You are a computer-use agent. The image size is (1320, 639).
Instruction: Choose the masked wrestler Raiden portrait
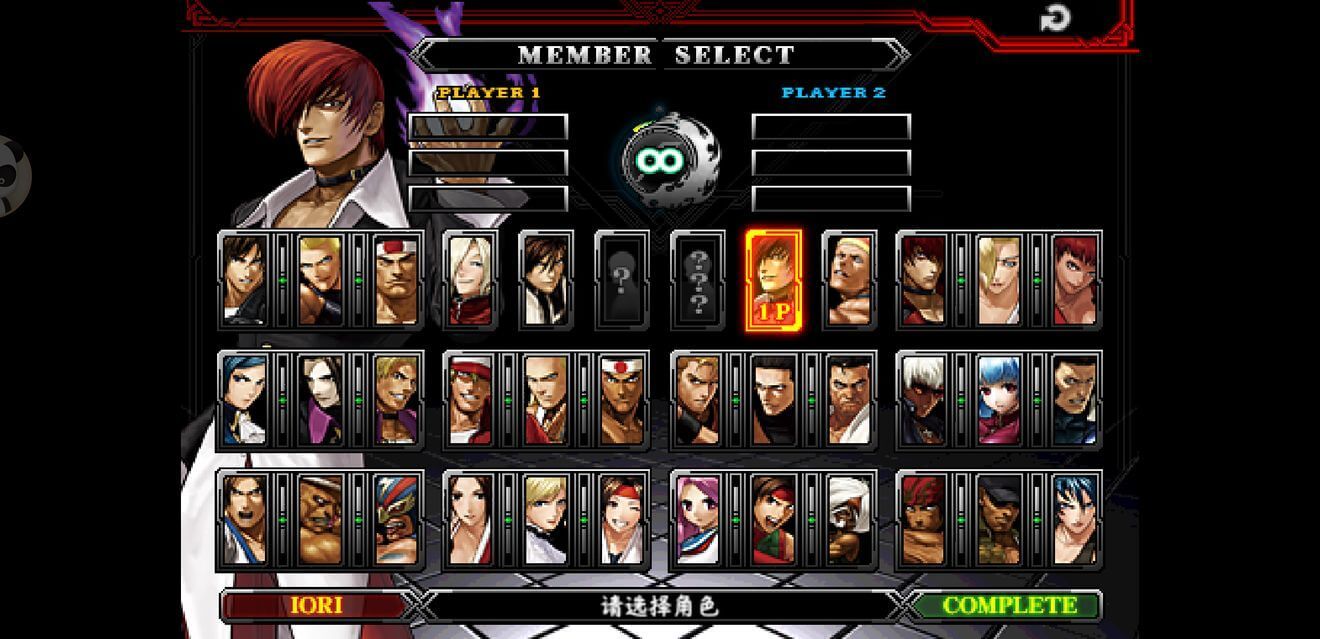click(396, 519)
